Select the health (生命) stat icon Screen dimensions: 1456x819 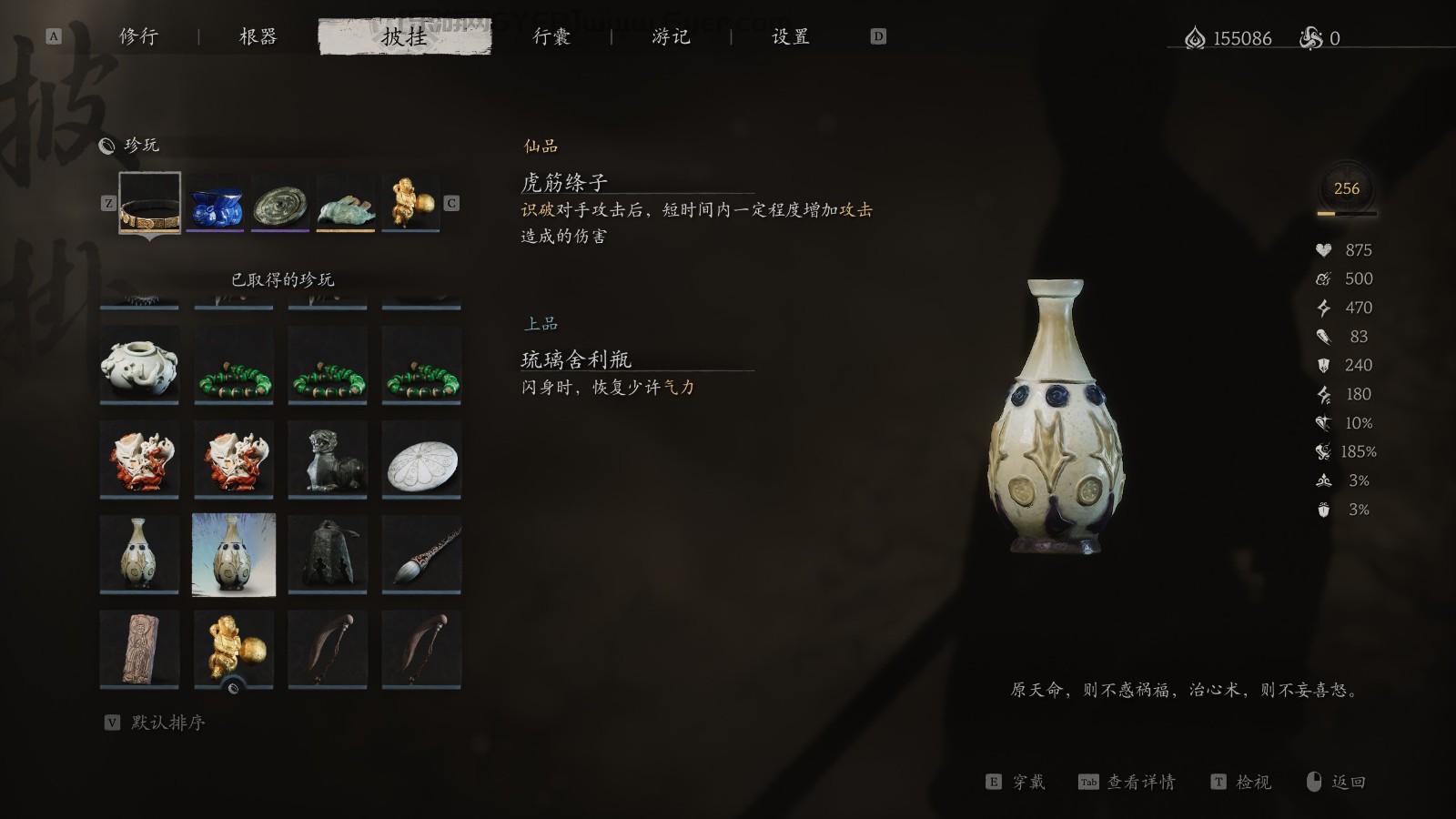pos(1324,249)
